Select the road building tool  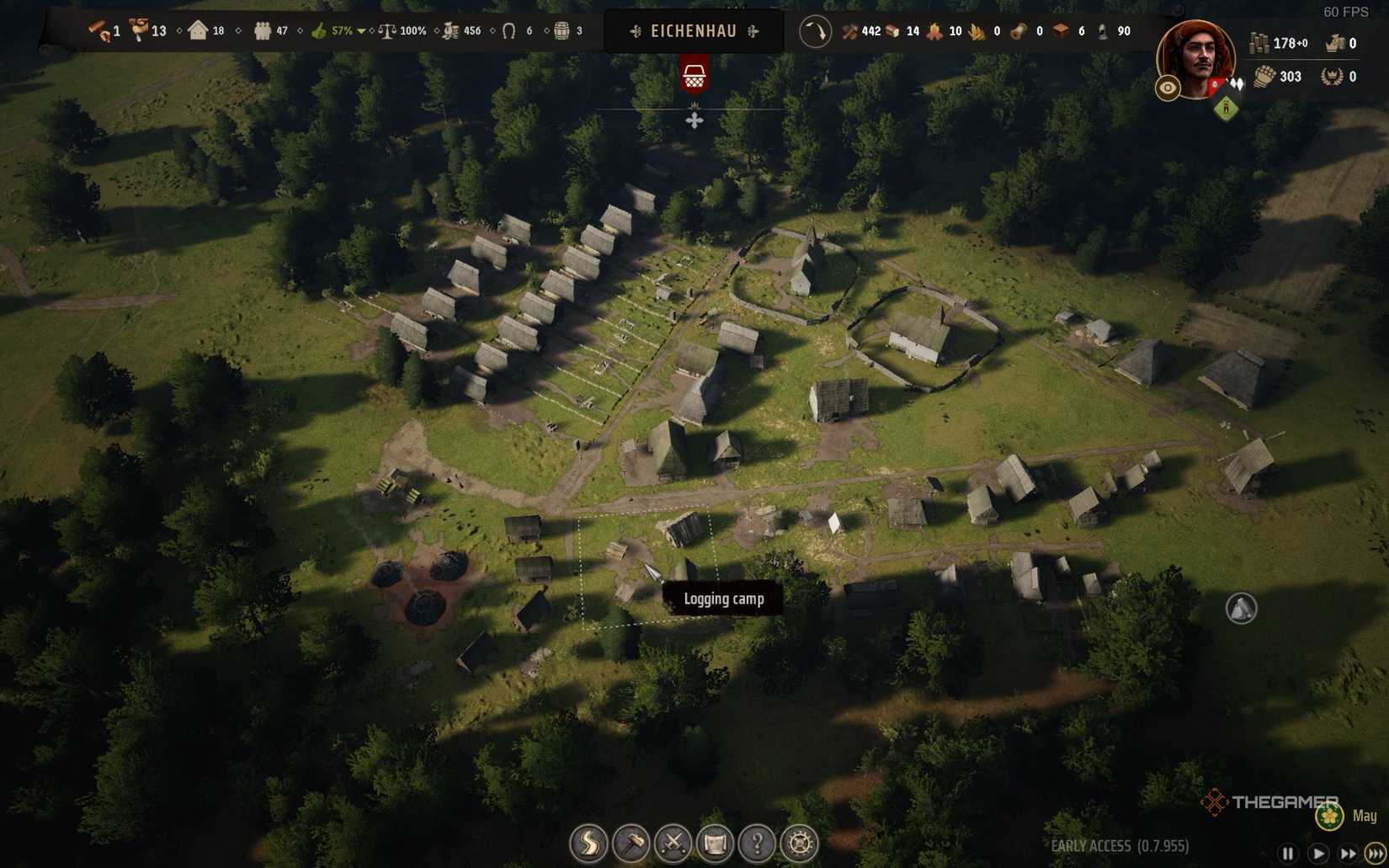(589, 842)
